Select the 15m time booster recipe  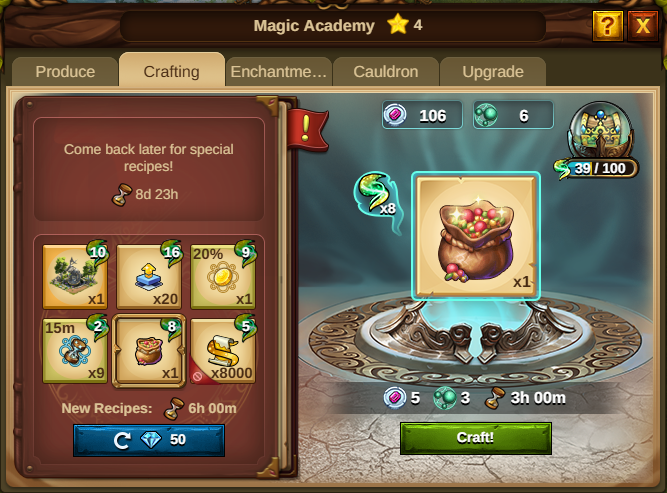coord(75,350)
